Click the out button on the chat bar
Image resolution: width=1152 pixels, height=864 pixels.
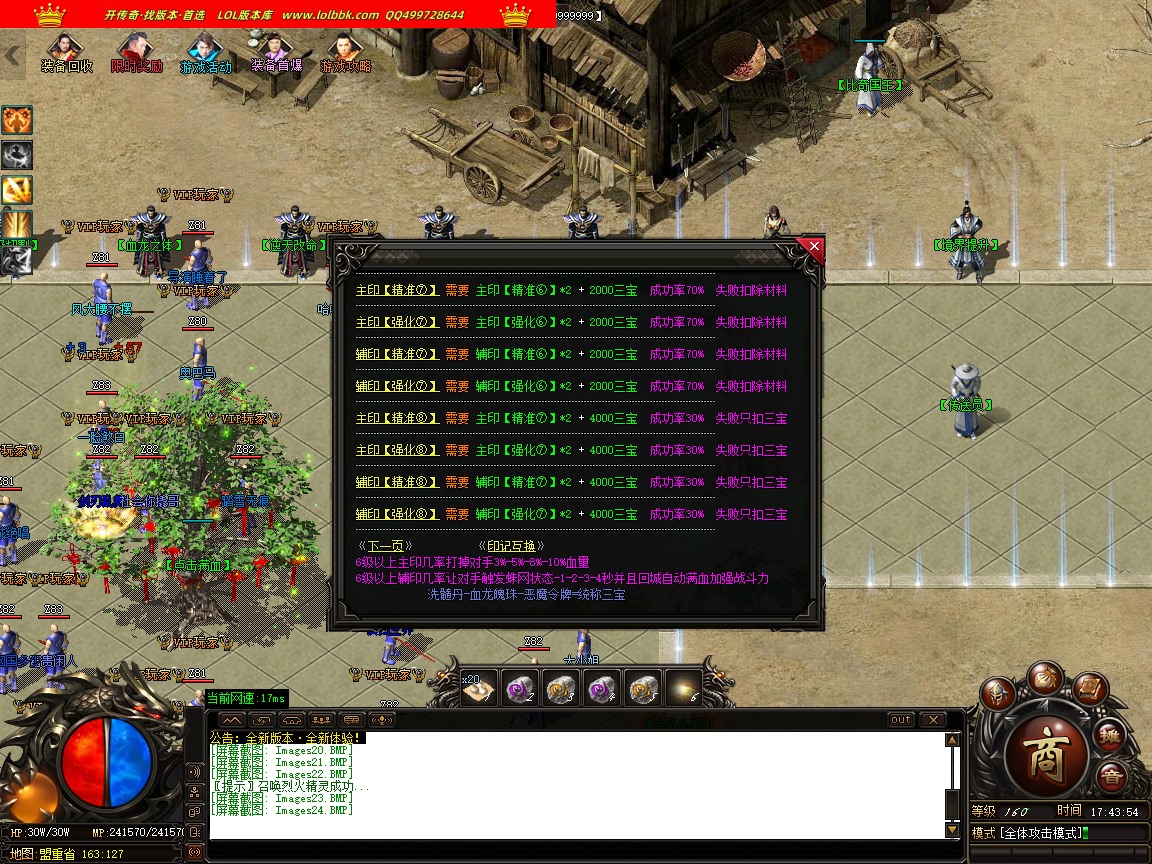(901, 720)
